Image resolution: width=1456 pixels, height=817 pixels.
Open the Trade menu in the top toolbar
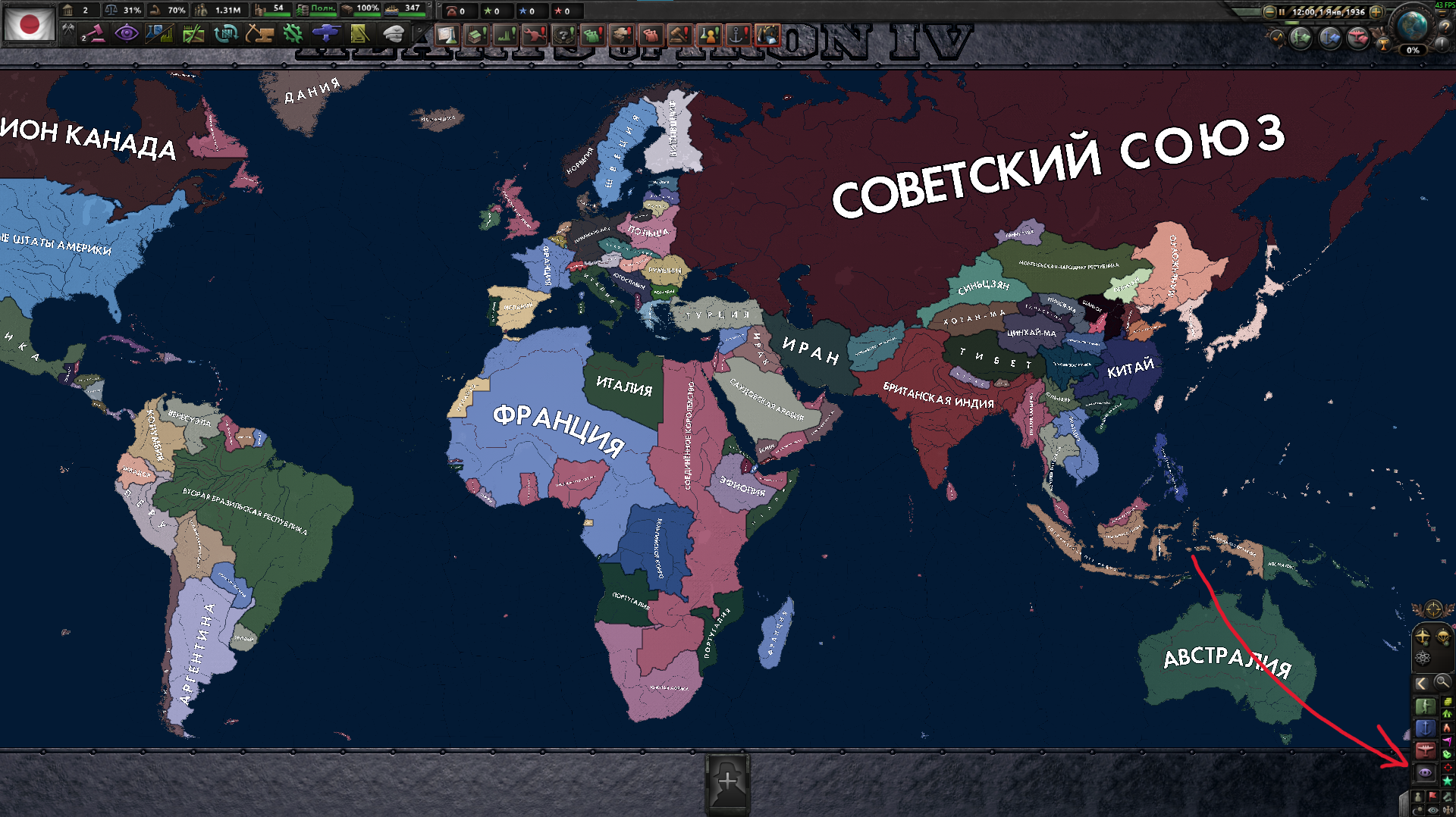pyautogui.click(x=227, y=34)
